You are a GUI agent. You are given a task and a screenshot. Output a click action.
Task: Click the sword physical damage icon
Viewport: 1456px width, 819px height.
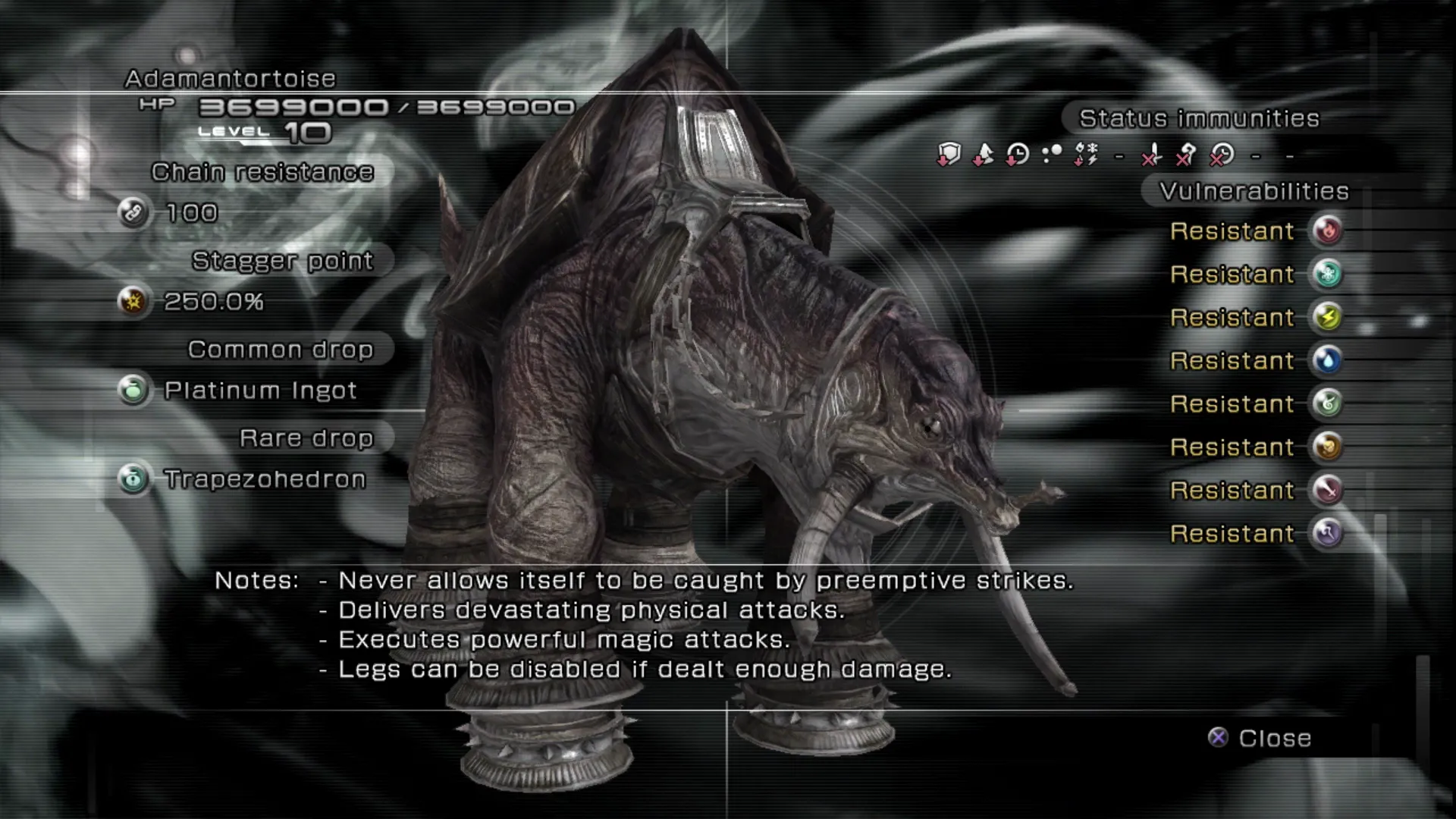(x=1327, y=490)
